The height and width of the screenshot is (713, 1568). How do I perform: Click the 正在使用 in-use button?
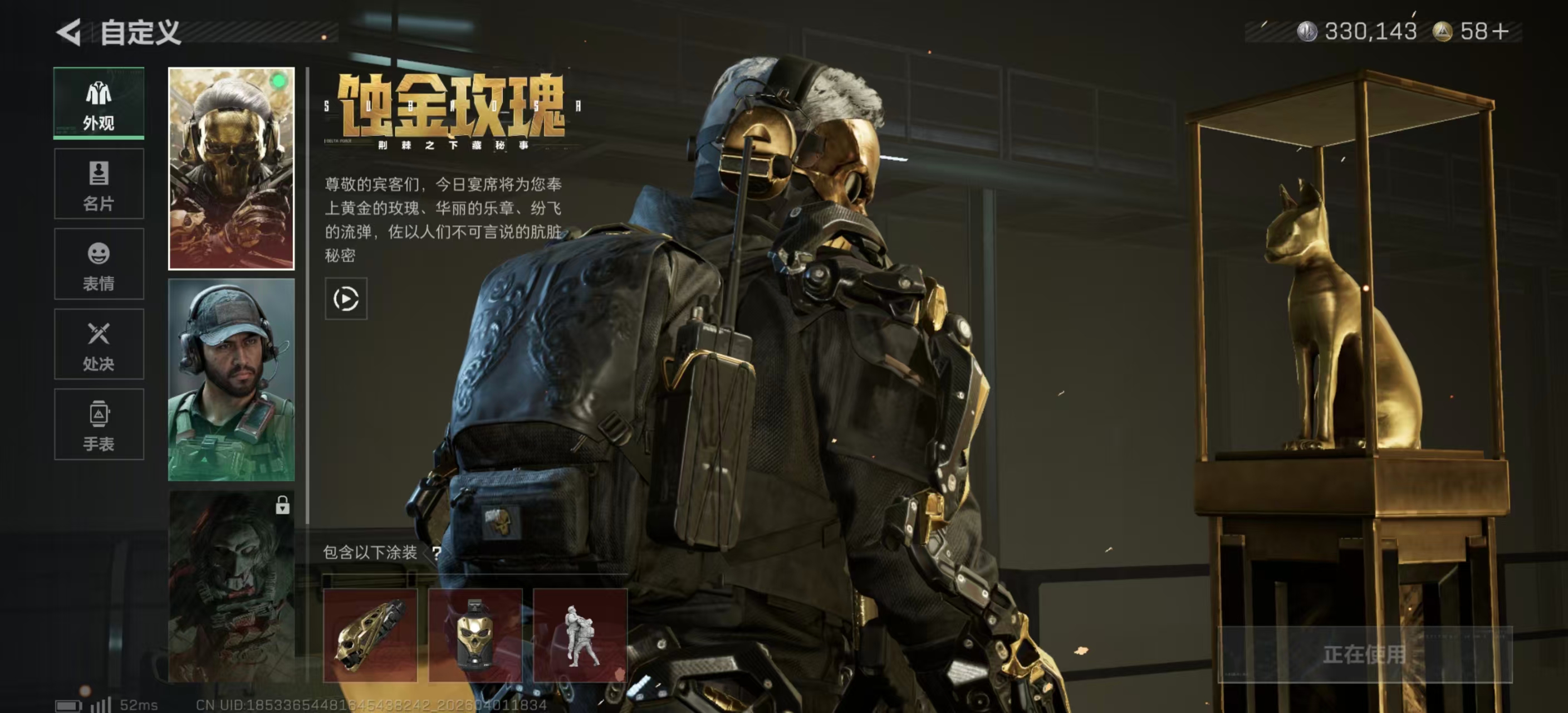pos(1364,655)
